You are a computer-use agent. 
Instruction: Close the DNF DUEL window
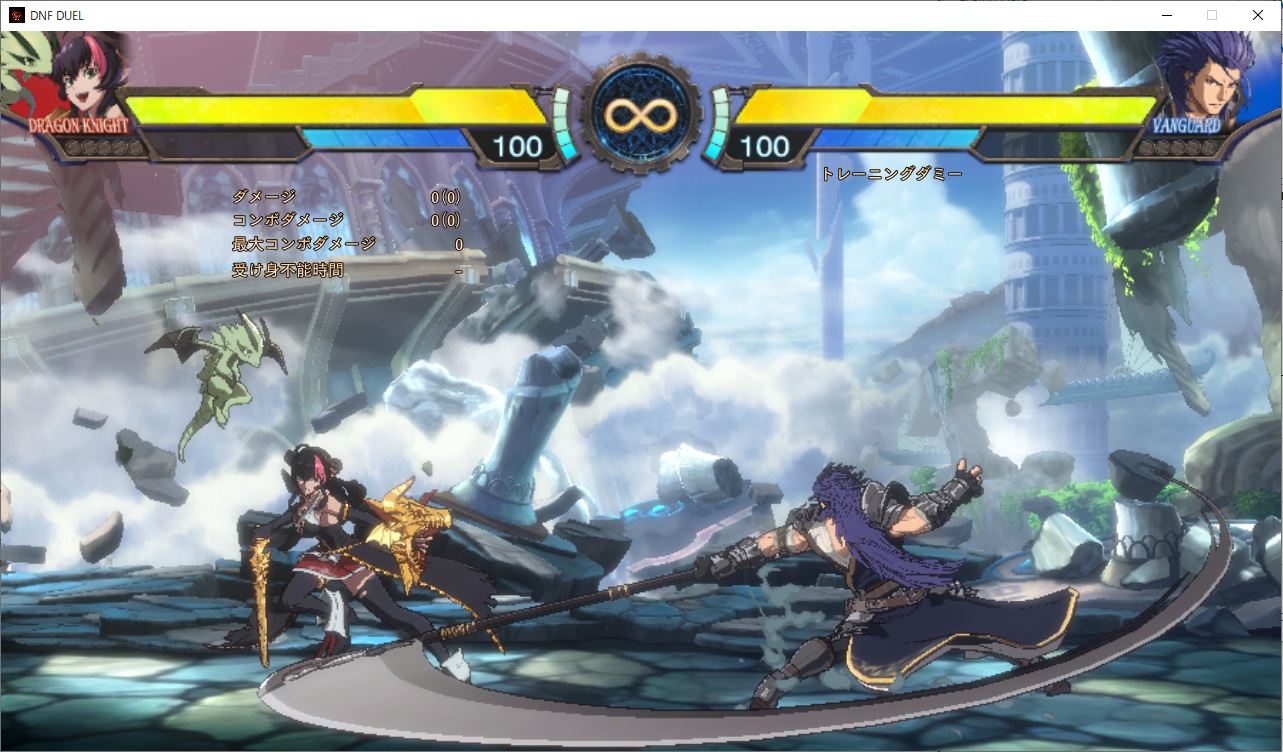1258,15
